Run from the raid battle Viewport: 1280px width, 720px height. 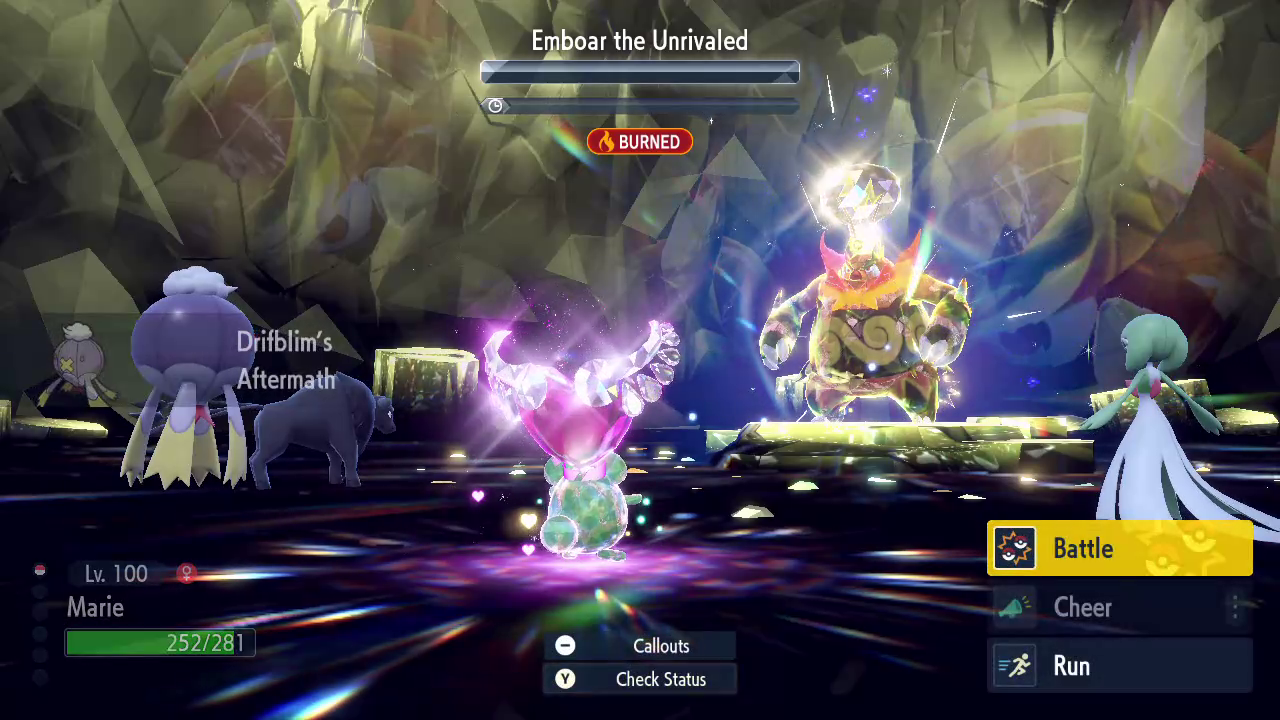tap(1119, 666)
